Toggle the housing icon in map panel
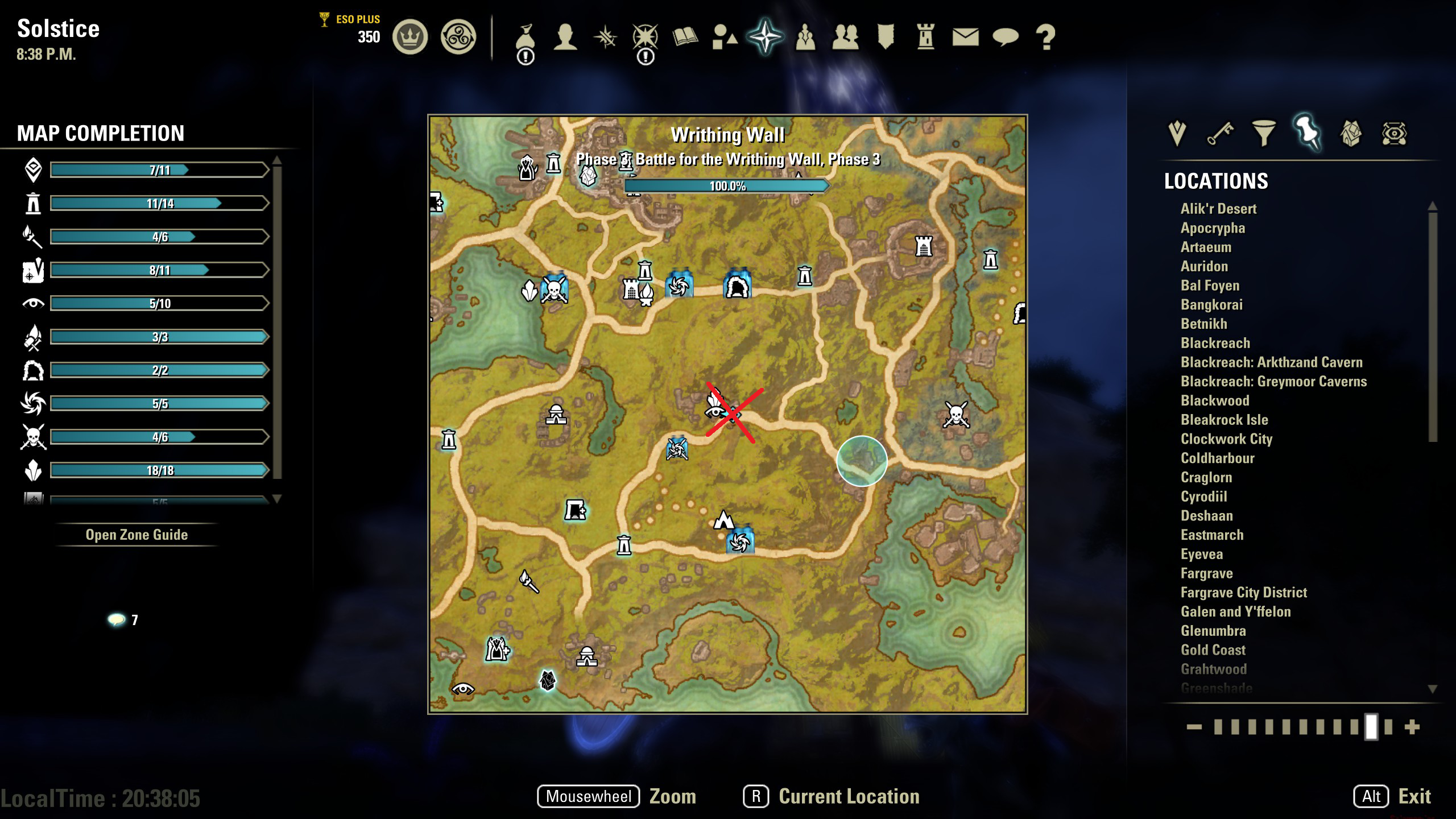The height and width of the screenshot is (819, 1456). coord(1351,134)
